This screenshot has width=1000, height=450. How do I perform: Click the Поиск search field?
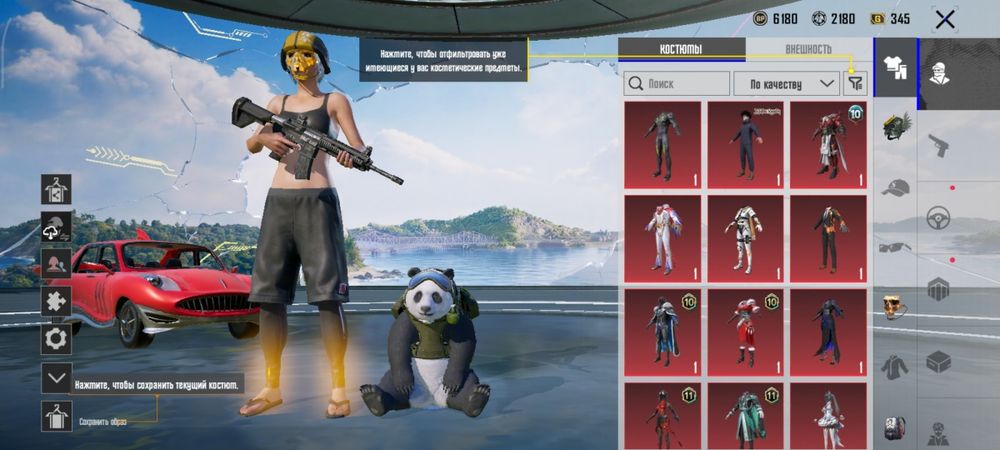[x=677, y=83]
